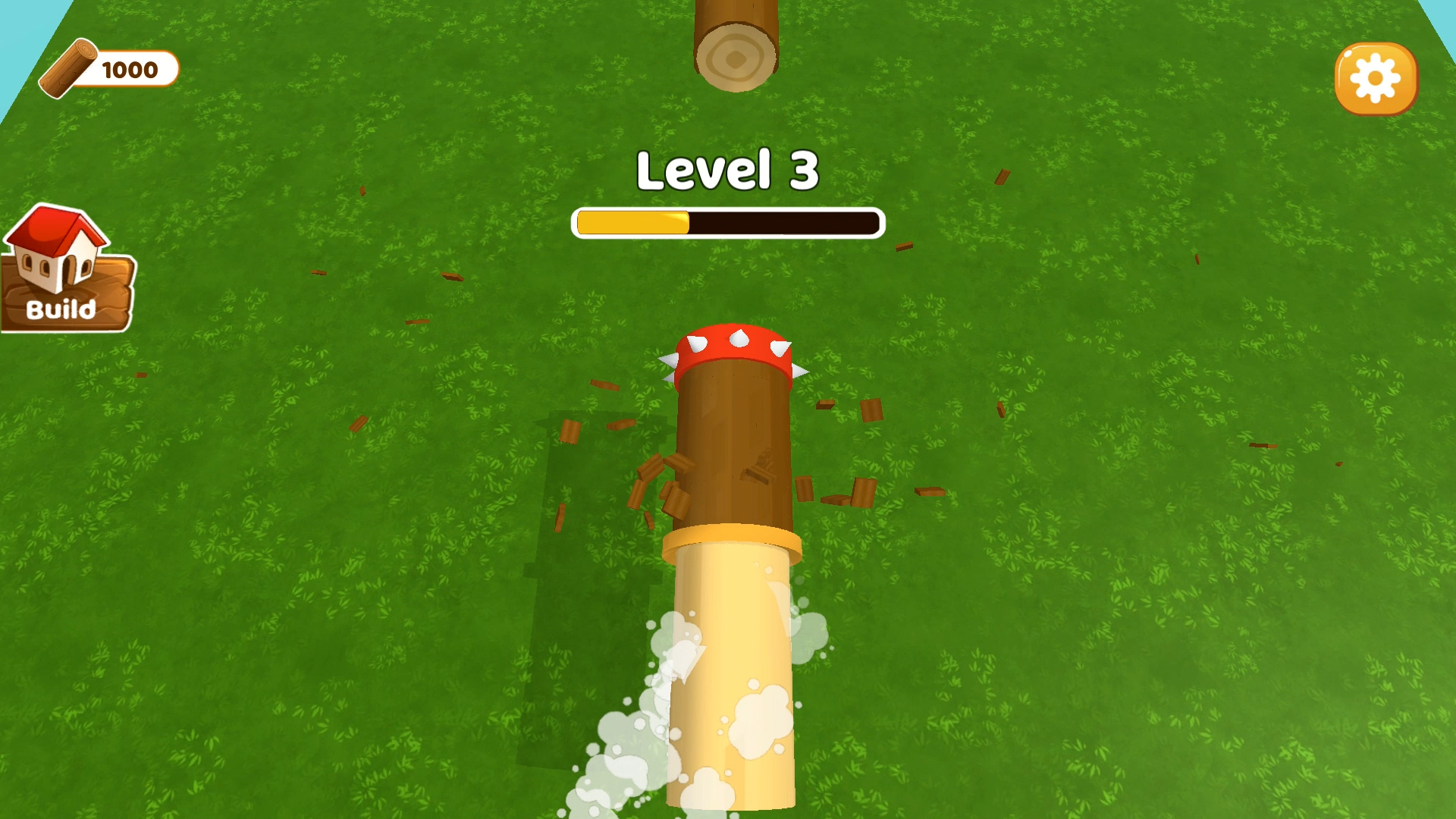
Task: Tap the yellow progress bar below Level 3
Action: 728,221
